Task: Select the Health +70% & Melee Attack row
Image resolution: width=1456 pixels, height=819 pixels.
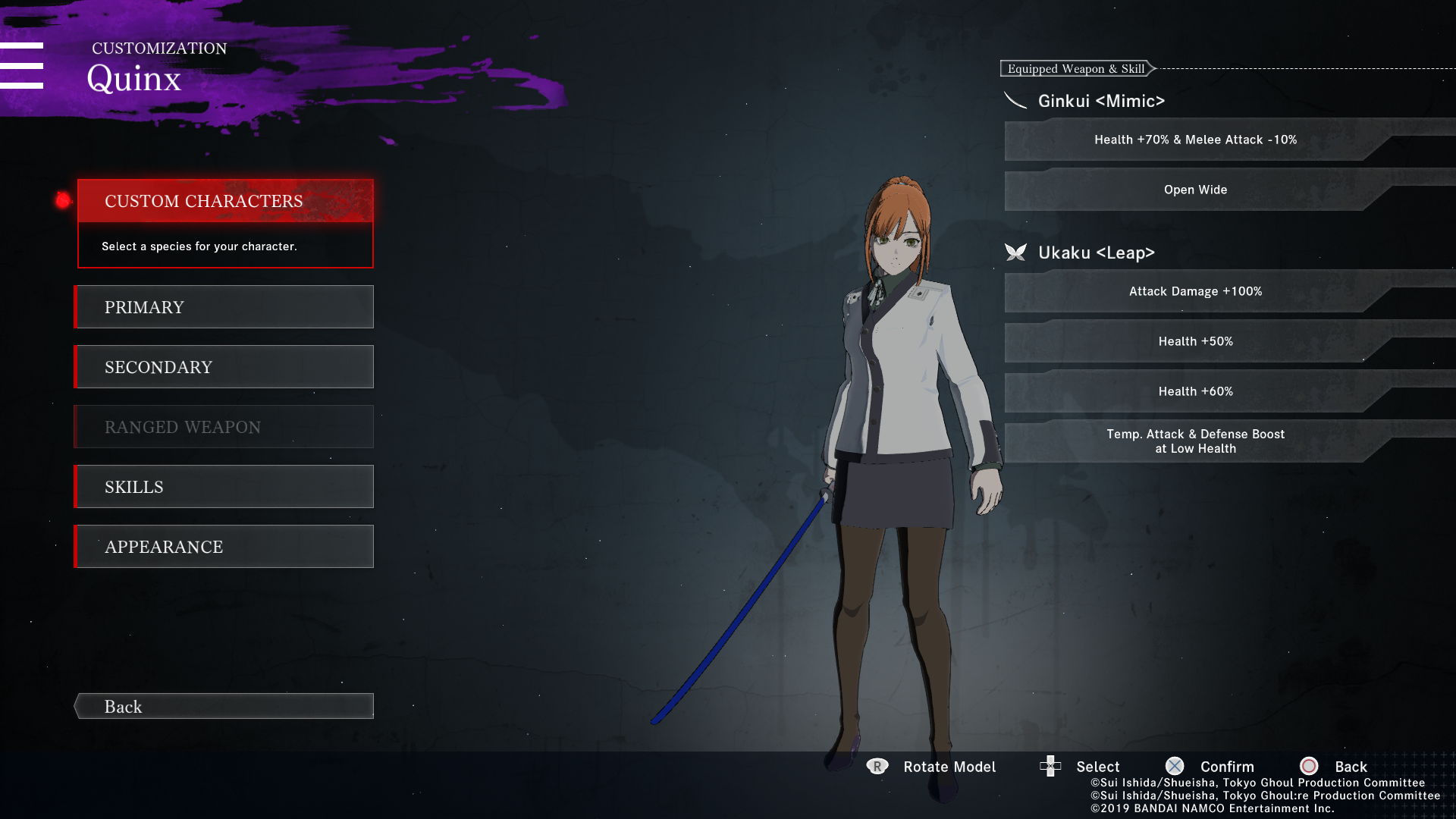Action: click(1195, 140)
